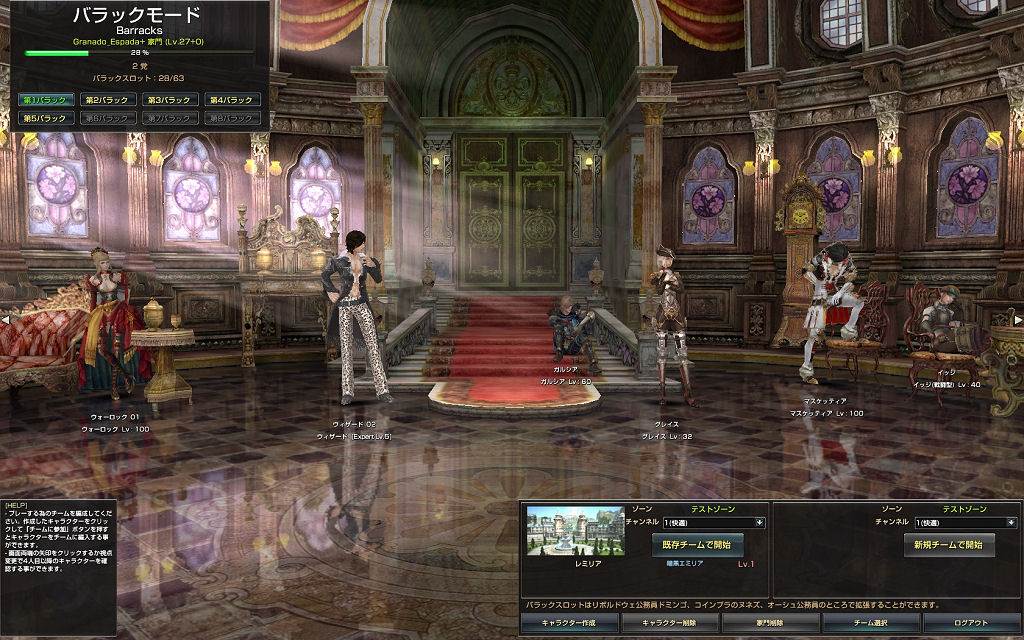
Task: Choose キャラクター削除 (delete character)
Action: coord(669,622)
